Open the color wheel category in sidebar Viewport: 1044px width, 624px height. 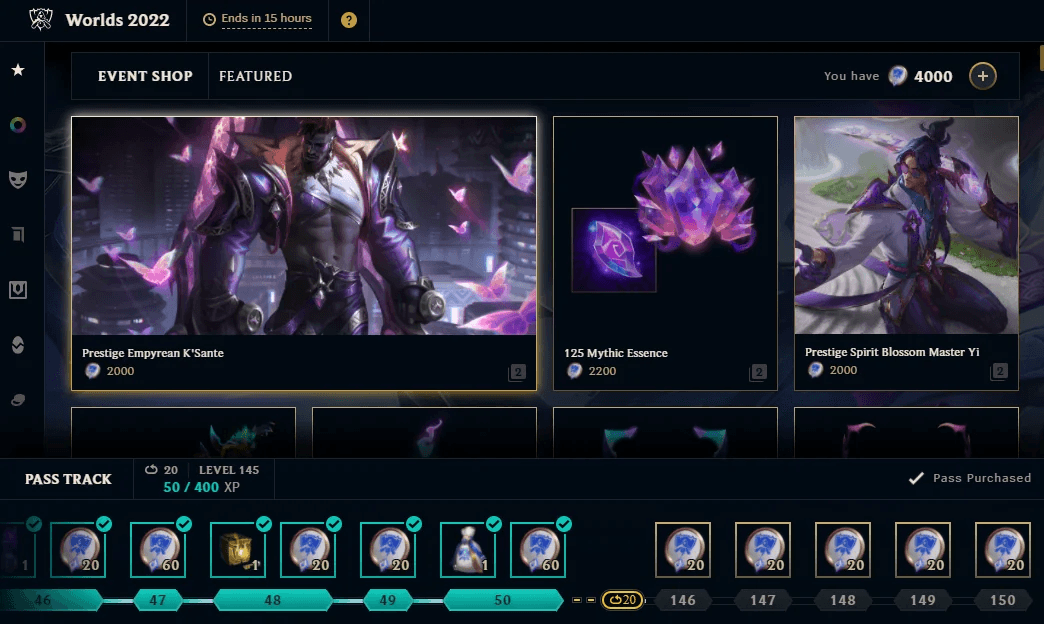pyautogui.click(x=18, y=125)
